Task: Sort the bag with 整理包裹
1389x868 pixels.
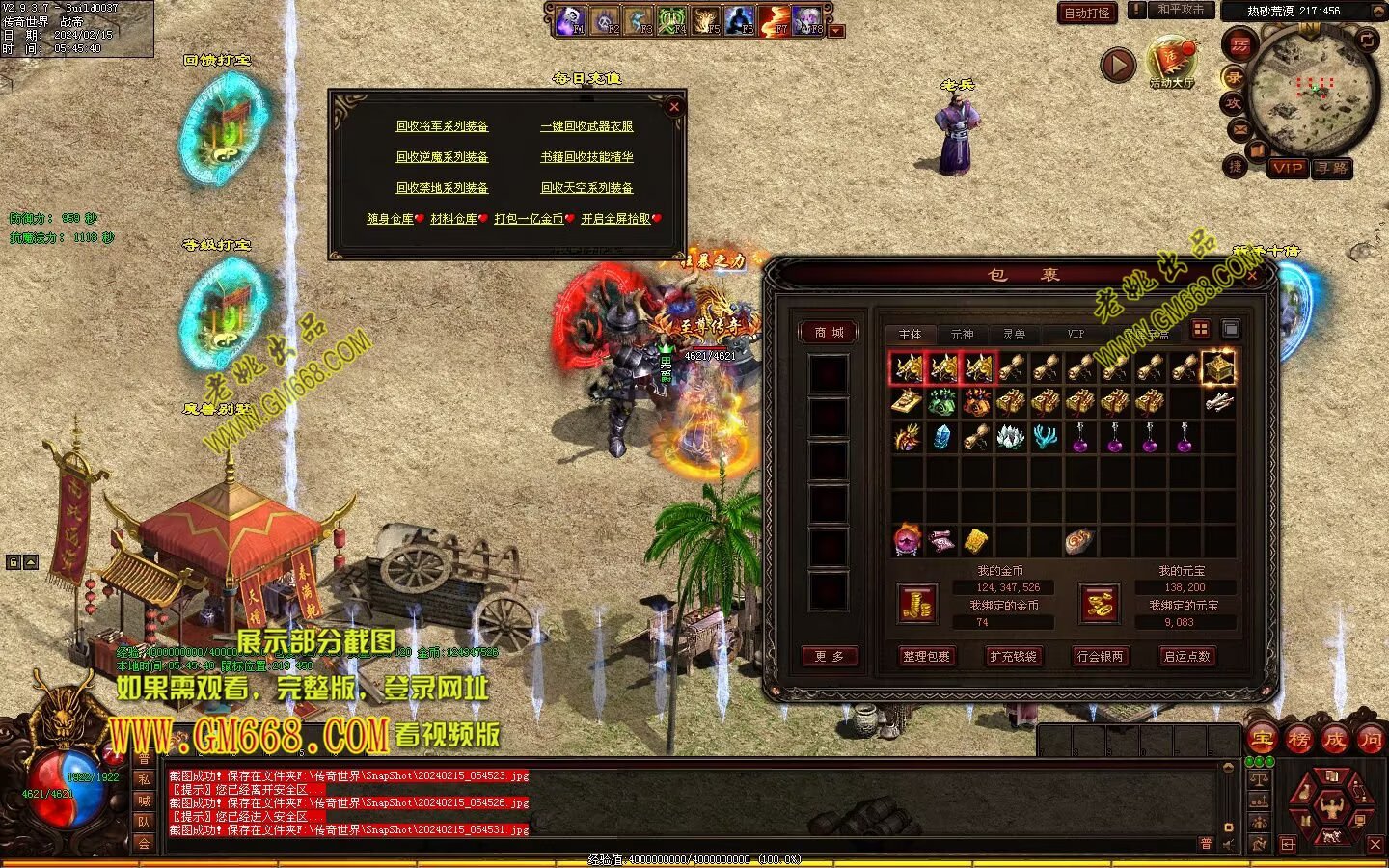Action: 926,657
